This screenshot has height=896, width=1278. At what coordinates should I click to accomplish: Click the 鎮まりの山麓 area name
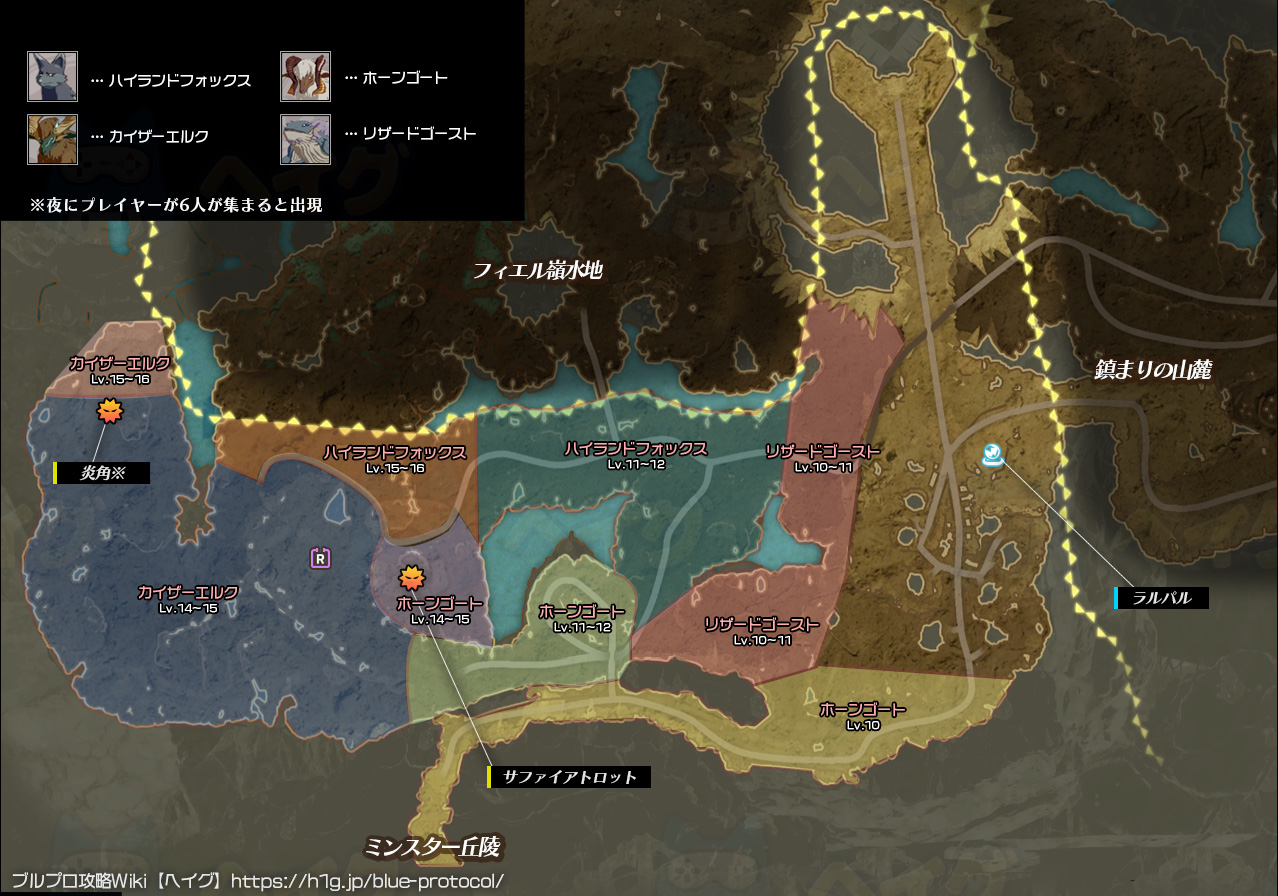click(1153, 370)
